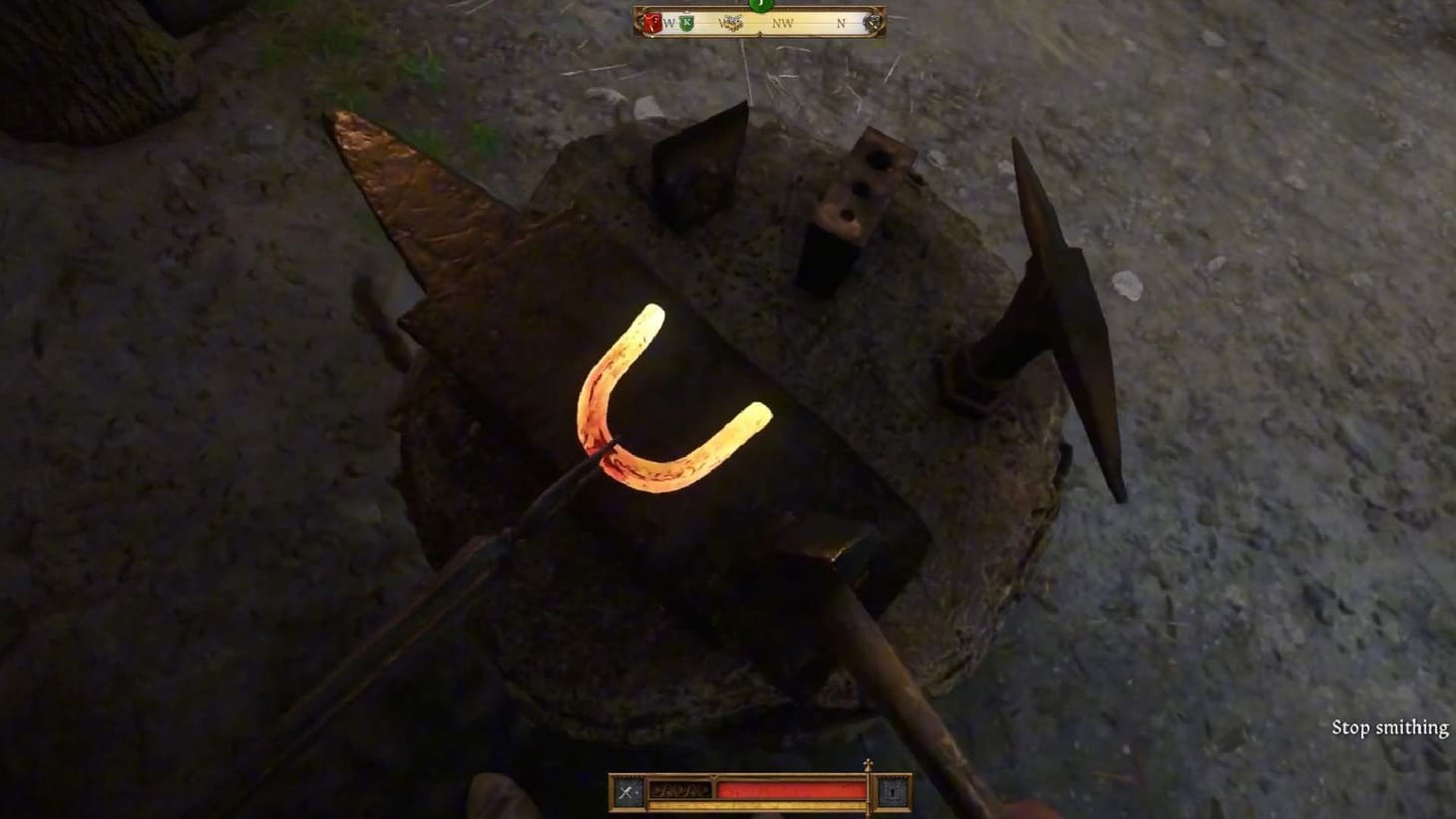
Task: Click the N direction label on the compass
Action: (x=841, y=23)
